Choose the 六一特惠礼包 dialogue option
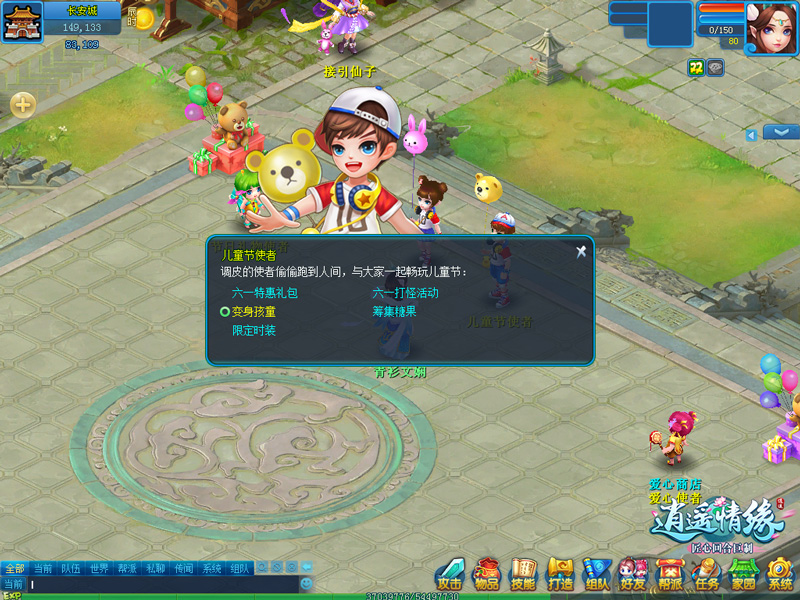Viewport: 800px width, 600px height. pos(265,293)
